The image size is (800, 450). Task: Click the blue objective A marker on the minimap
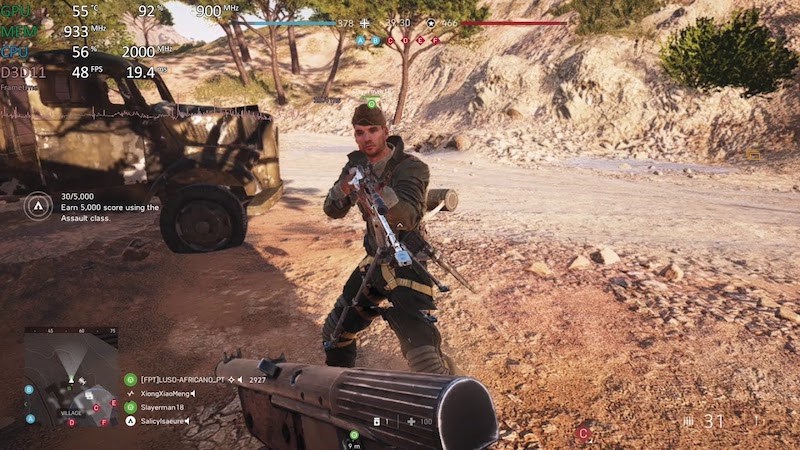(30, 418)
